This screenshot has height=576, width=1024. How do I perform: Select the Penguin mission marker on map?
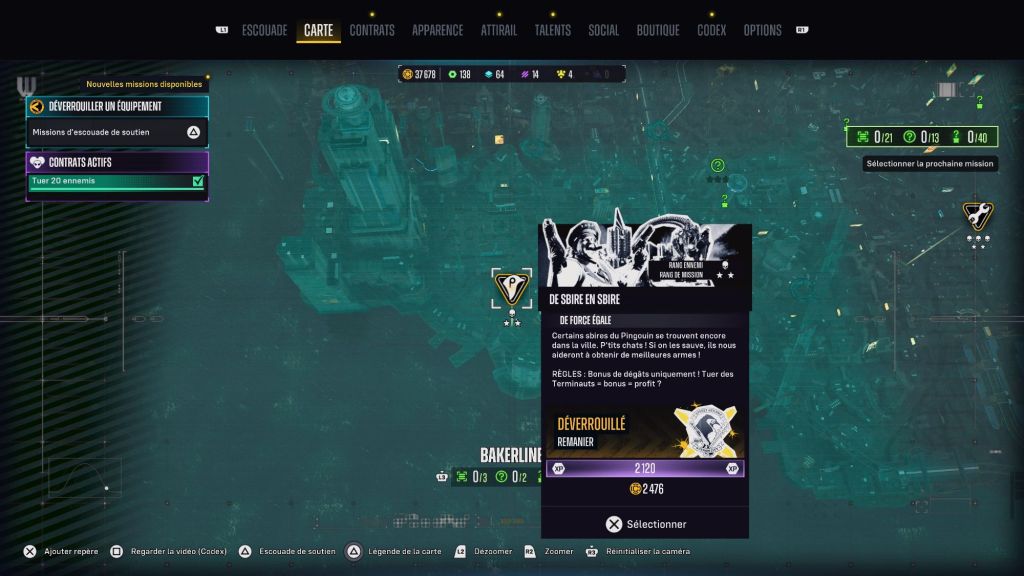coord(512,288)
